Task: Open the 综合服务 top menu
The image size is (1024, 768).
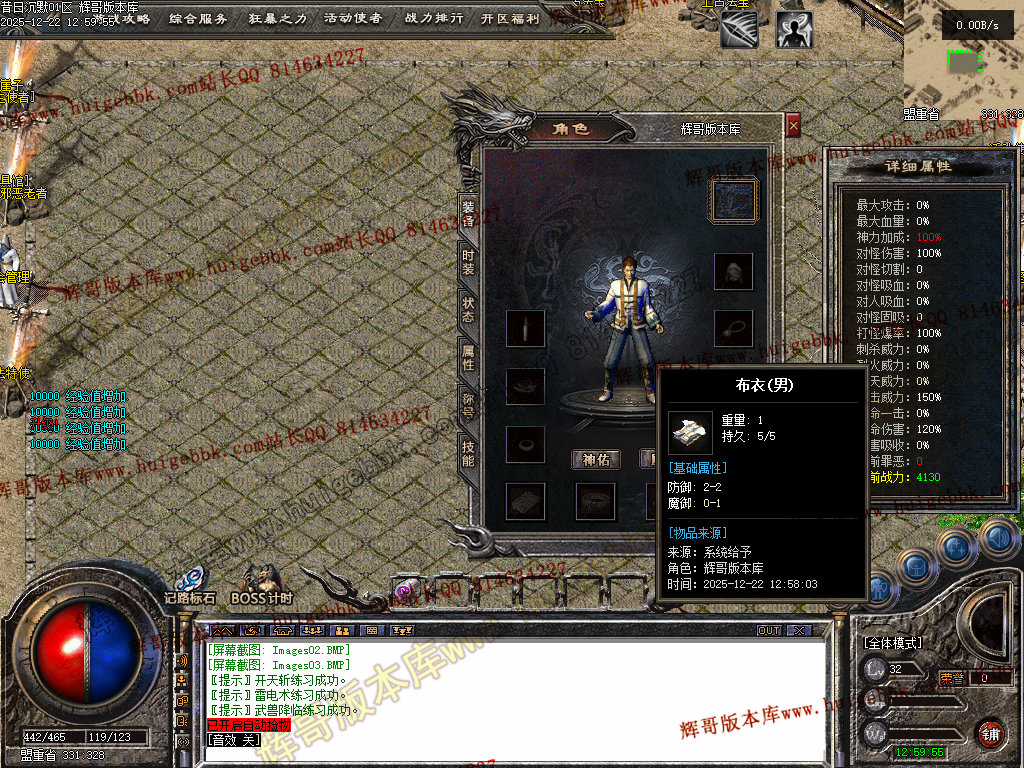Action: (198, 18)
